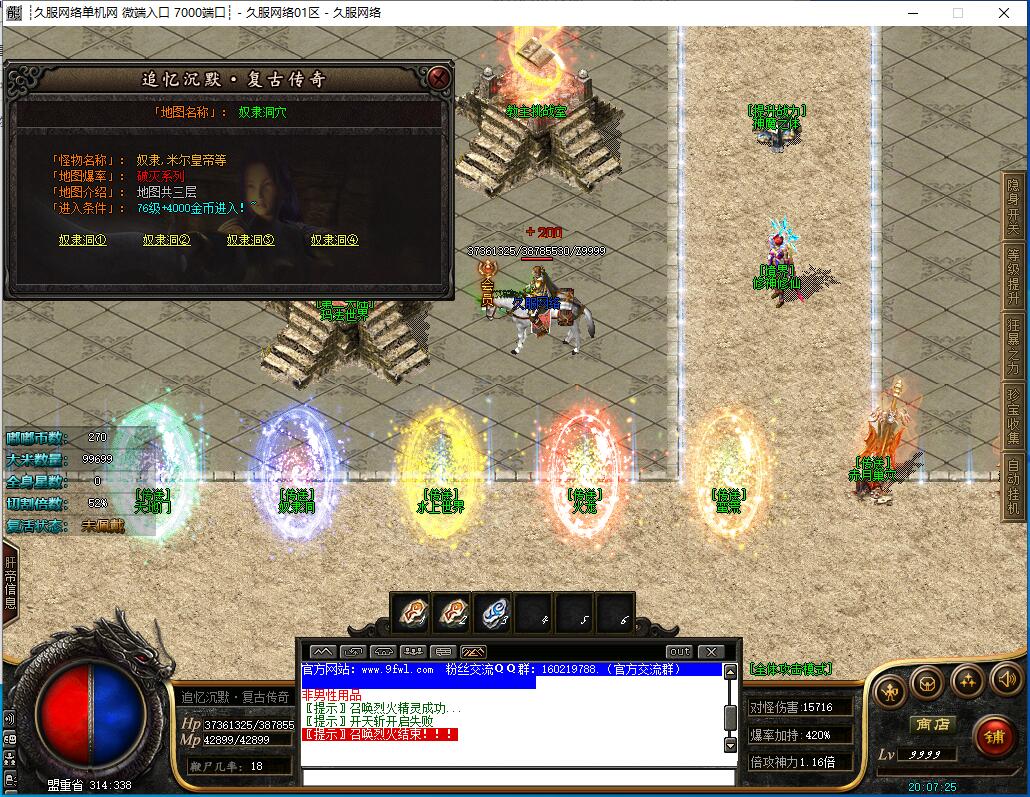The width and height of the screenshot is (1030, 797).
Task: Select the 奴隶洞③ teleport link
Action: click(250, 240)
